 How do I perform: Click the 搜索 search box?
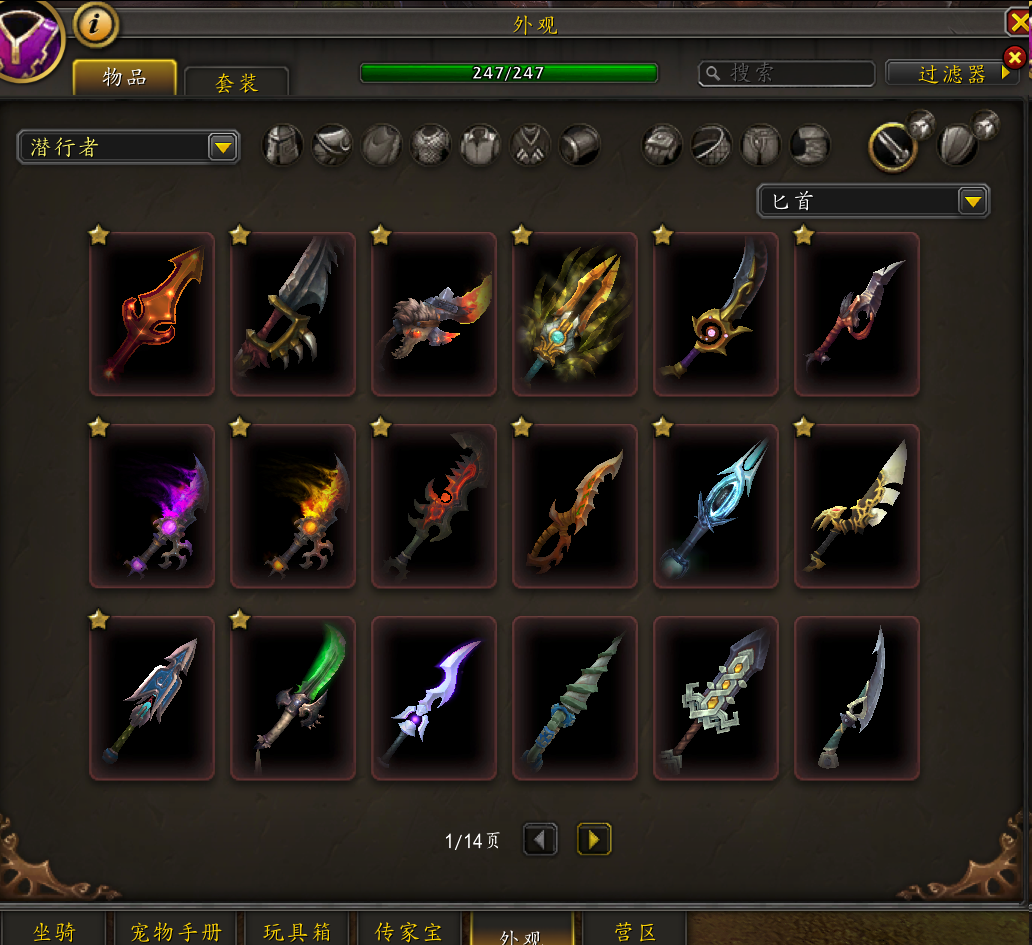787,73
